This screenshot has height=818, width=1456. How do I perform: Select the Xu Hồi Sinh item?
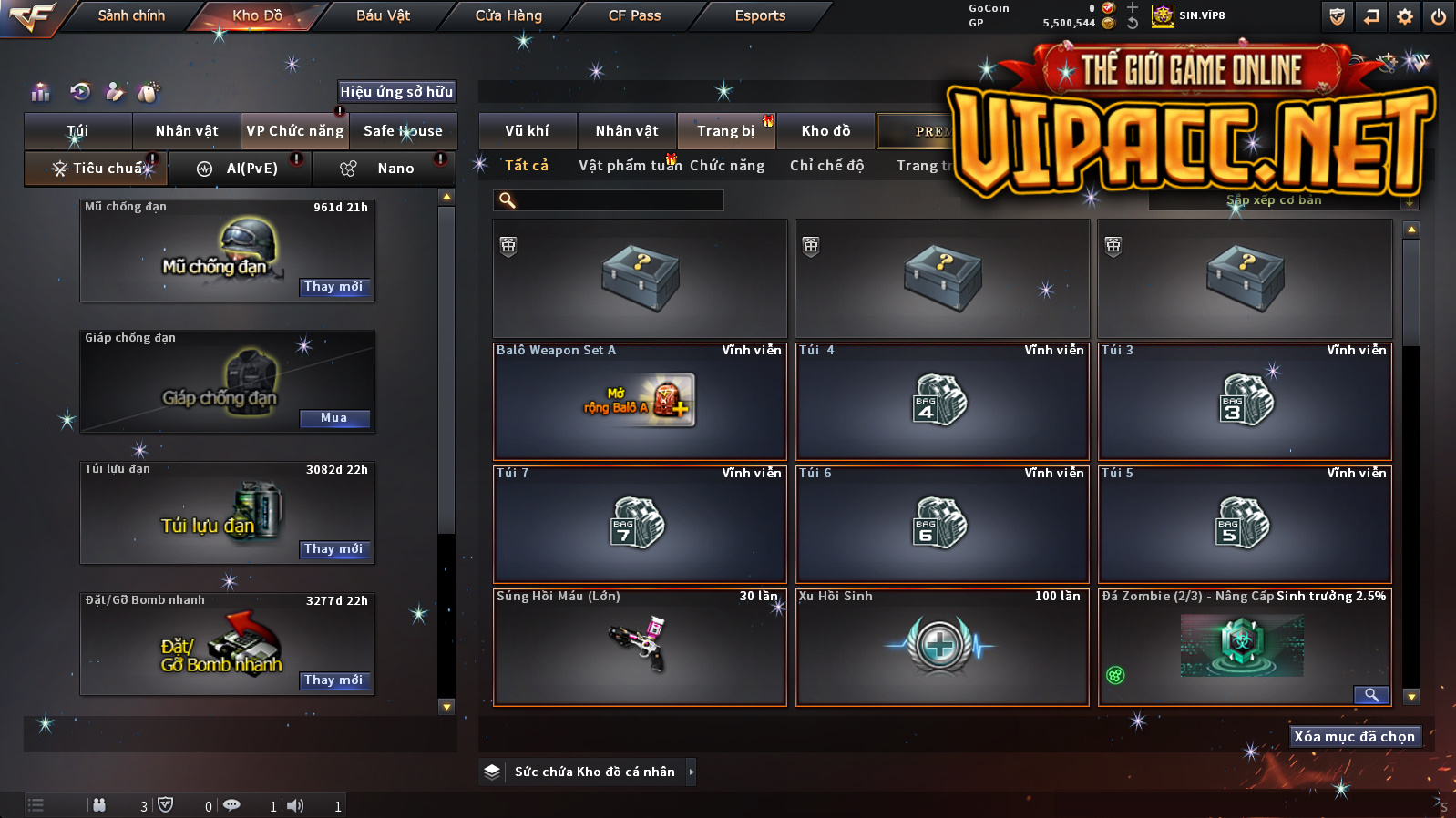pyautogui.click(x=942, y=647)
